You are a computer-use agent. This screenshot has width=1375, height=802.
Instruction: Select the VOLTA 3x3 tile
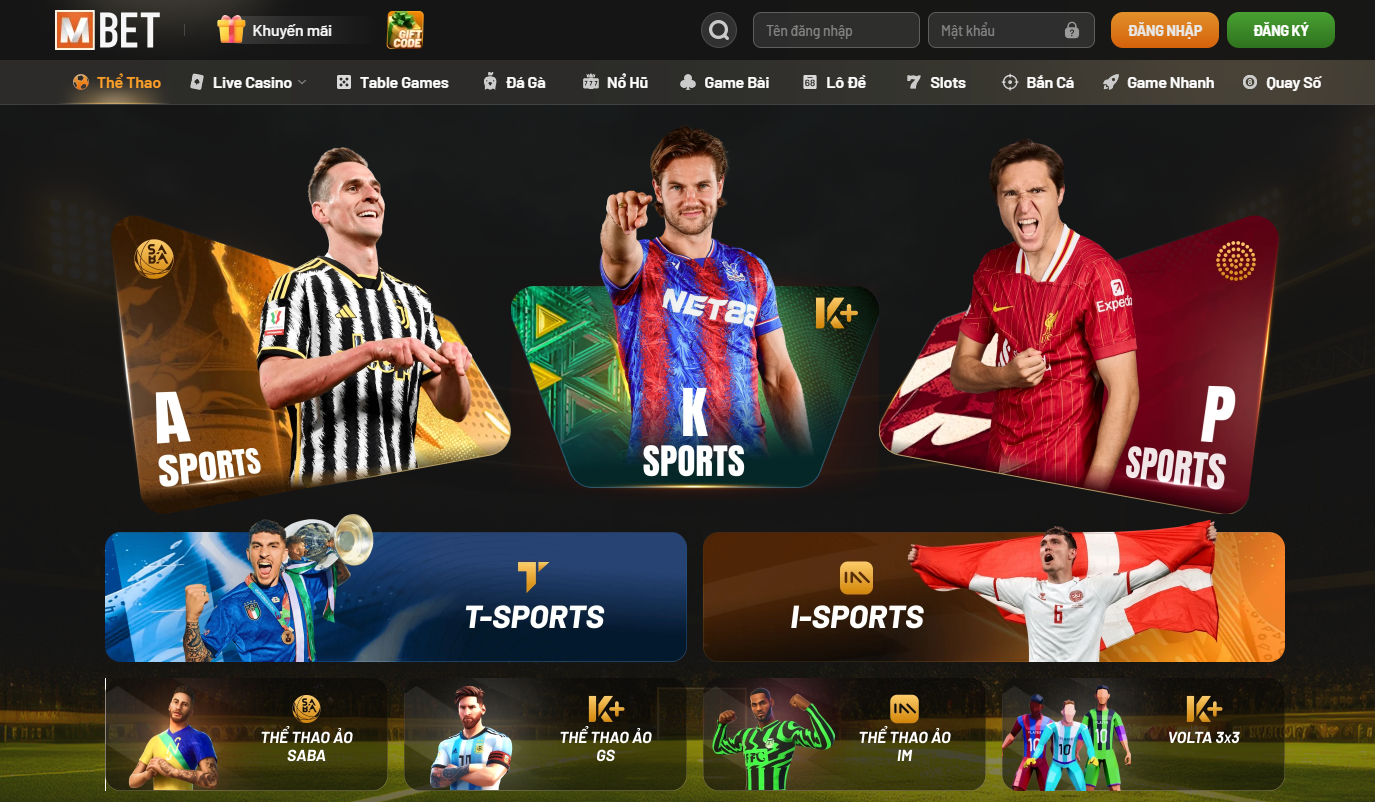point(1143,735)
